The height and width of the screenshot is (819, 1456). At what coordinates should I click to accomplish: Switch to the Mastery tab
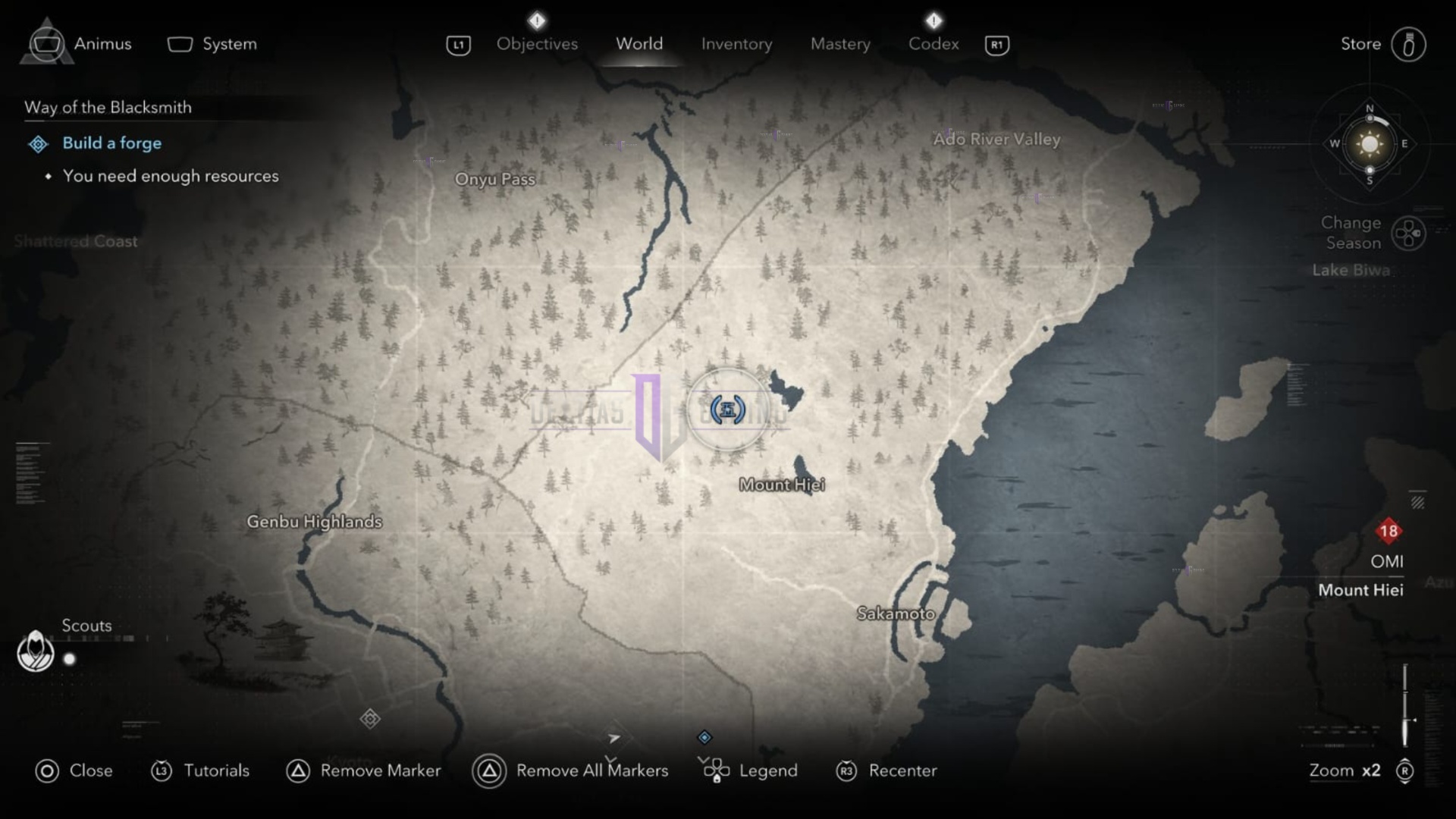(839, 43)
